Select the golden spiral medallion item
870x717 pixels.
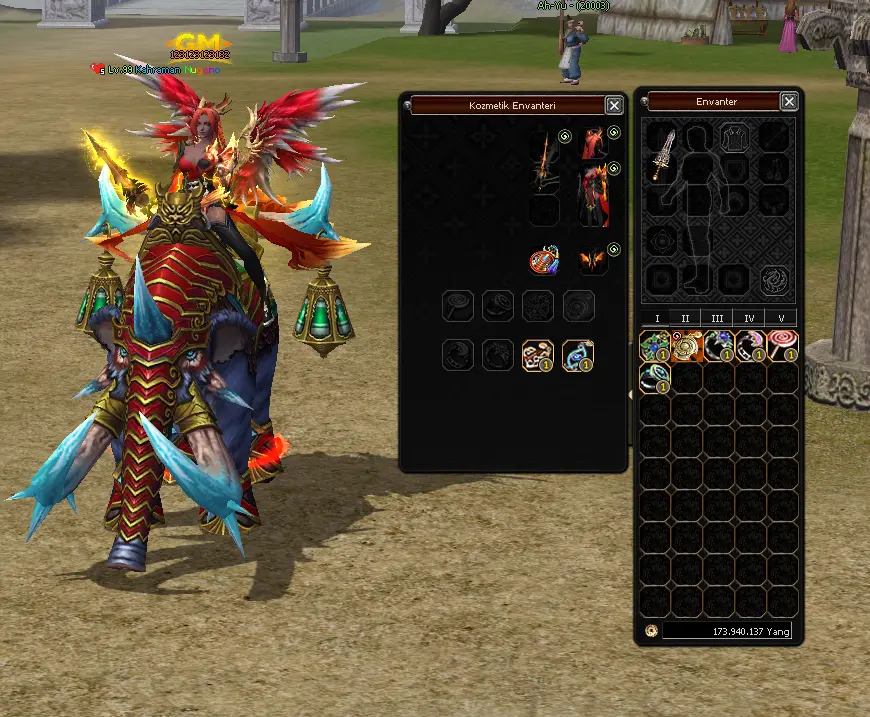(x=687, y=346)
